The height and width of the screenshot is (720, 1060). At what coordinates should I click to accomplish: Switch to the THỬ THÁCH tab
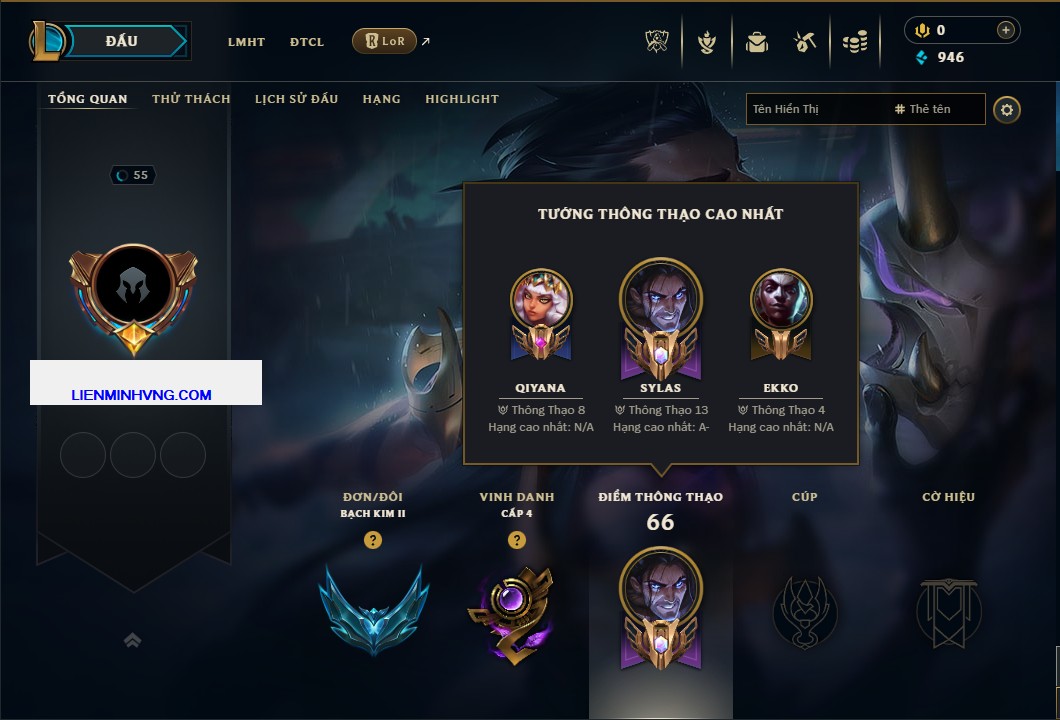[191, 99]
